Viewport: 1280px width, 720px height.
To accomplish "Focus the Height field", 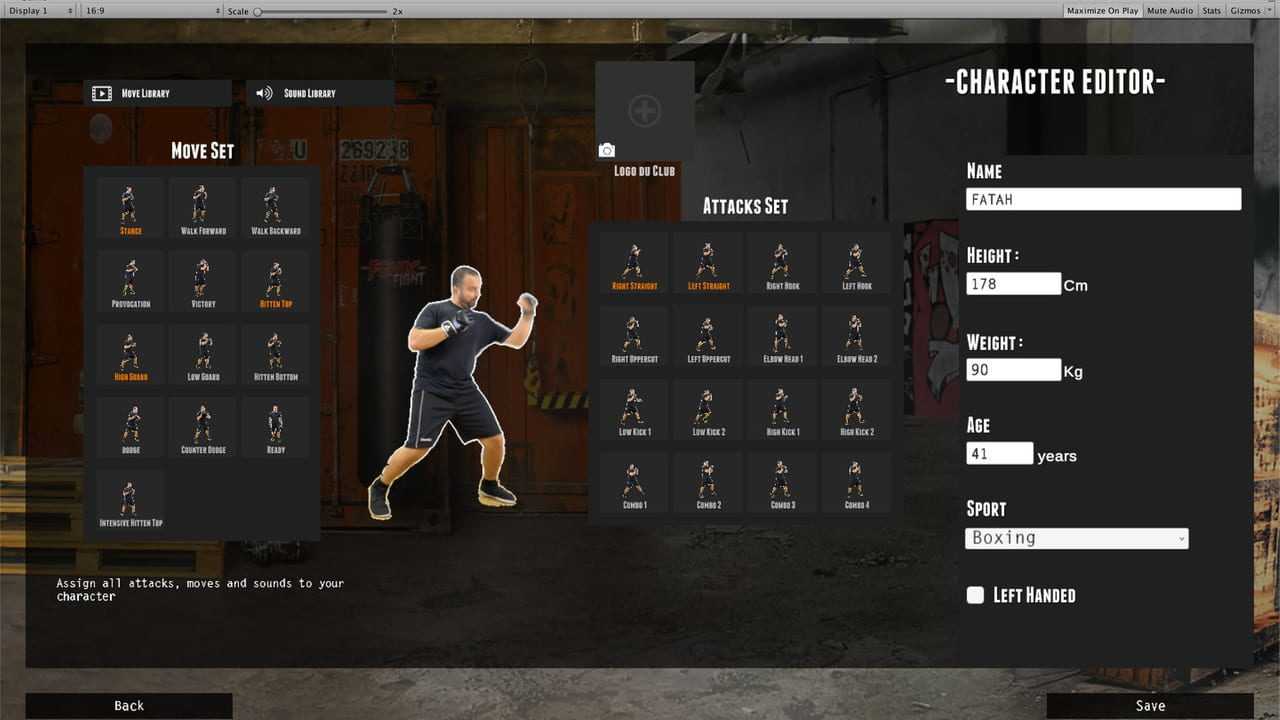I will 1013,284.
